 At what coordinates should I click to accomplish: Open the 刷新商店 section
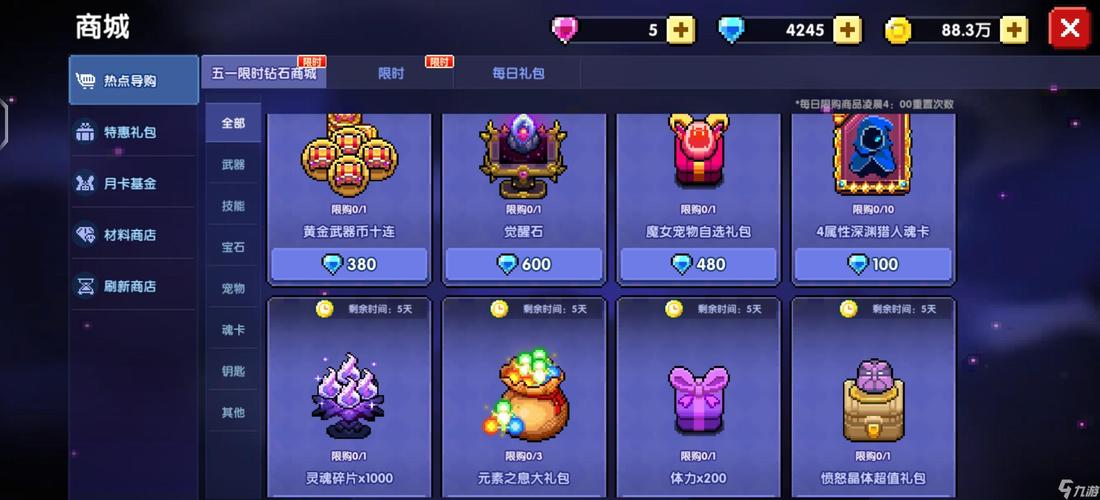pyautogui.click(x=133, y=286)
